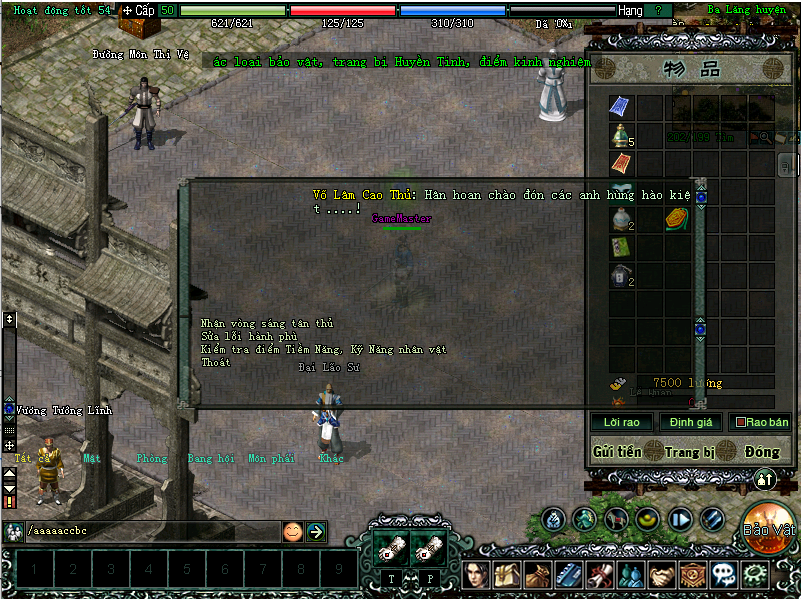
Task: Switch chat to the "Bang hội" channel
Action: [x=210, y=458]
